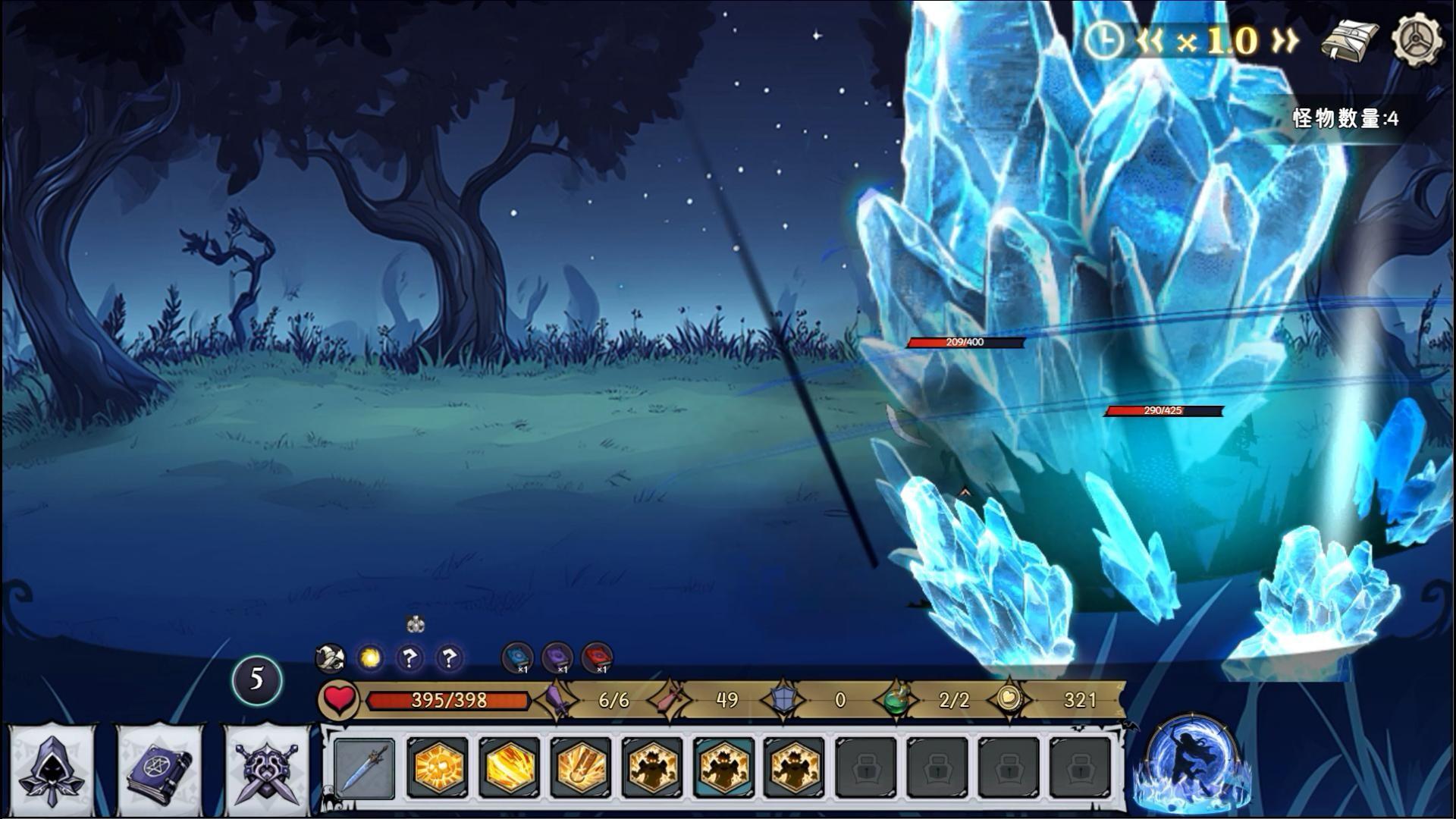Decrease game speed with left arrows
This screenshot has width=1456, height=819.
[1150, 41]
